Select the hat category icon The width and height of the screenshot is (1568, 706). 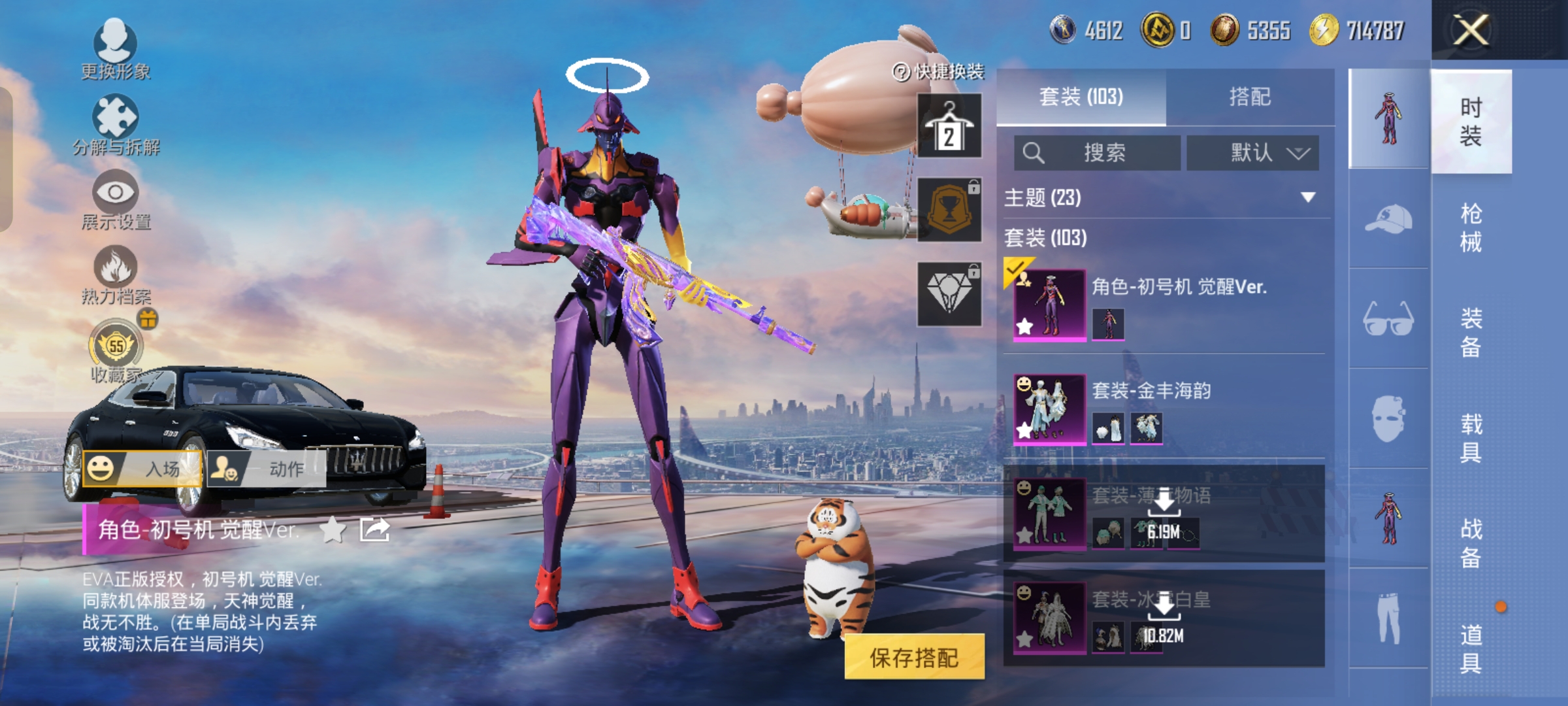pyautogui.click(x=1388, y=219)
